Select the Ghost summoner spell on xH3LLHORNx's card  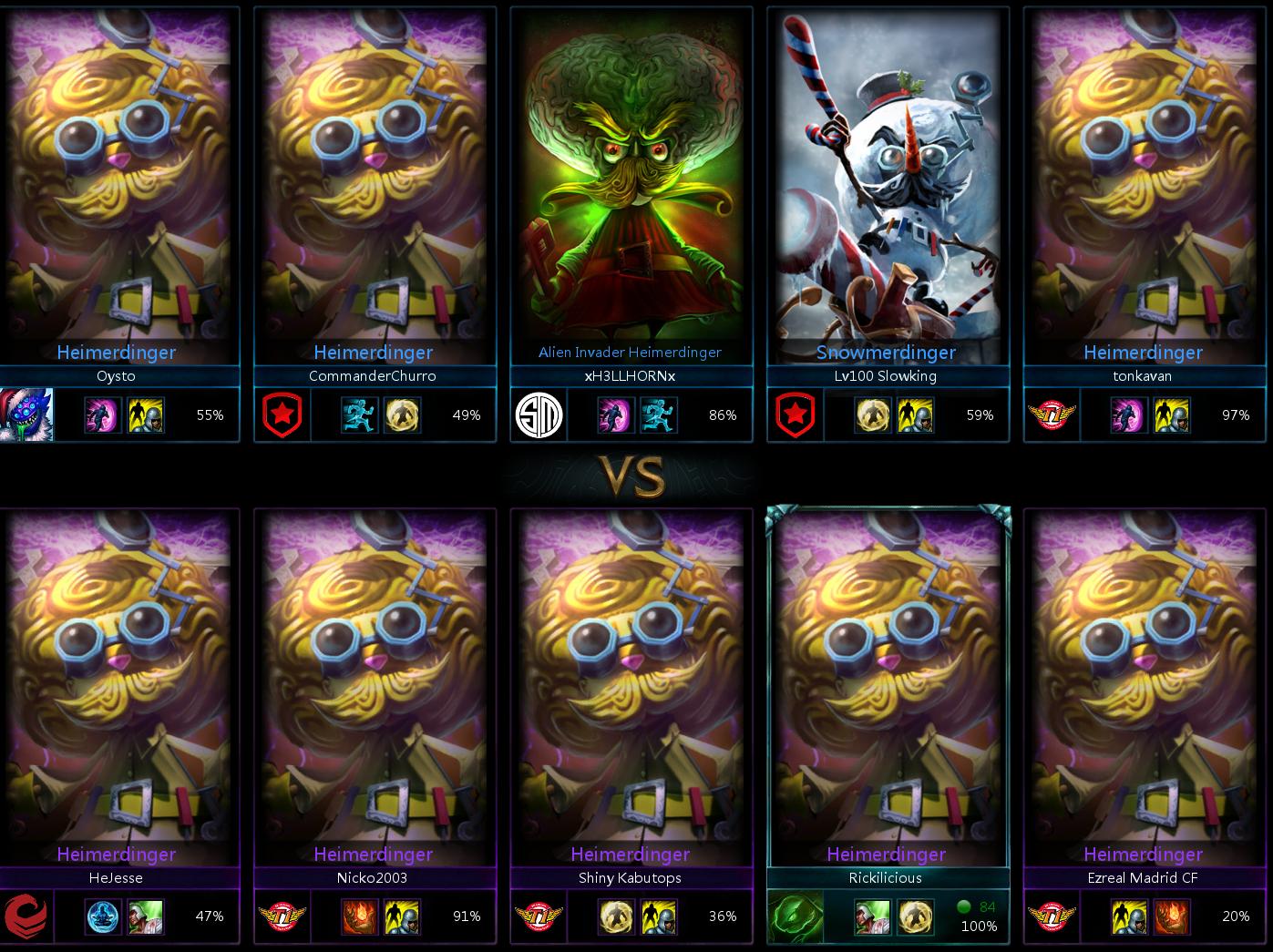click(x=659, y=415)
